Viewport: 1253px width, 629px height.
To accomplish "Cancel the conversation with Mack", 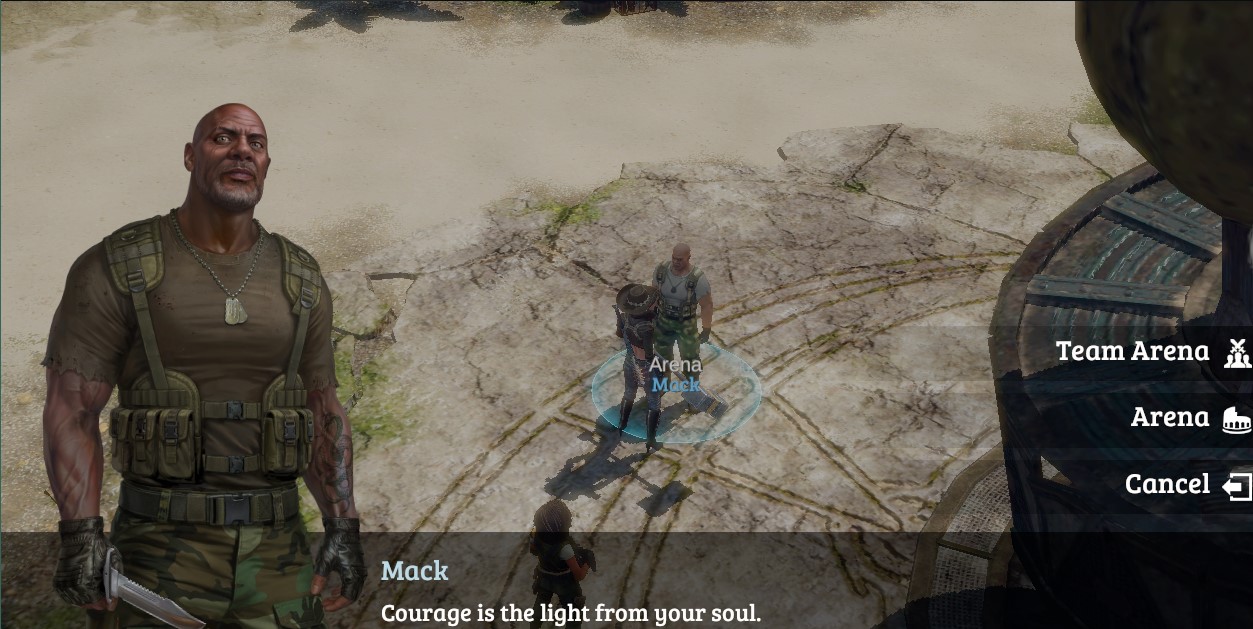I will (1167, 485).
